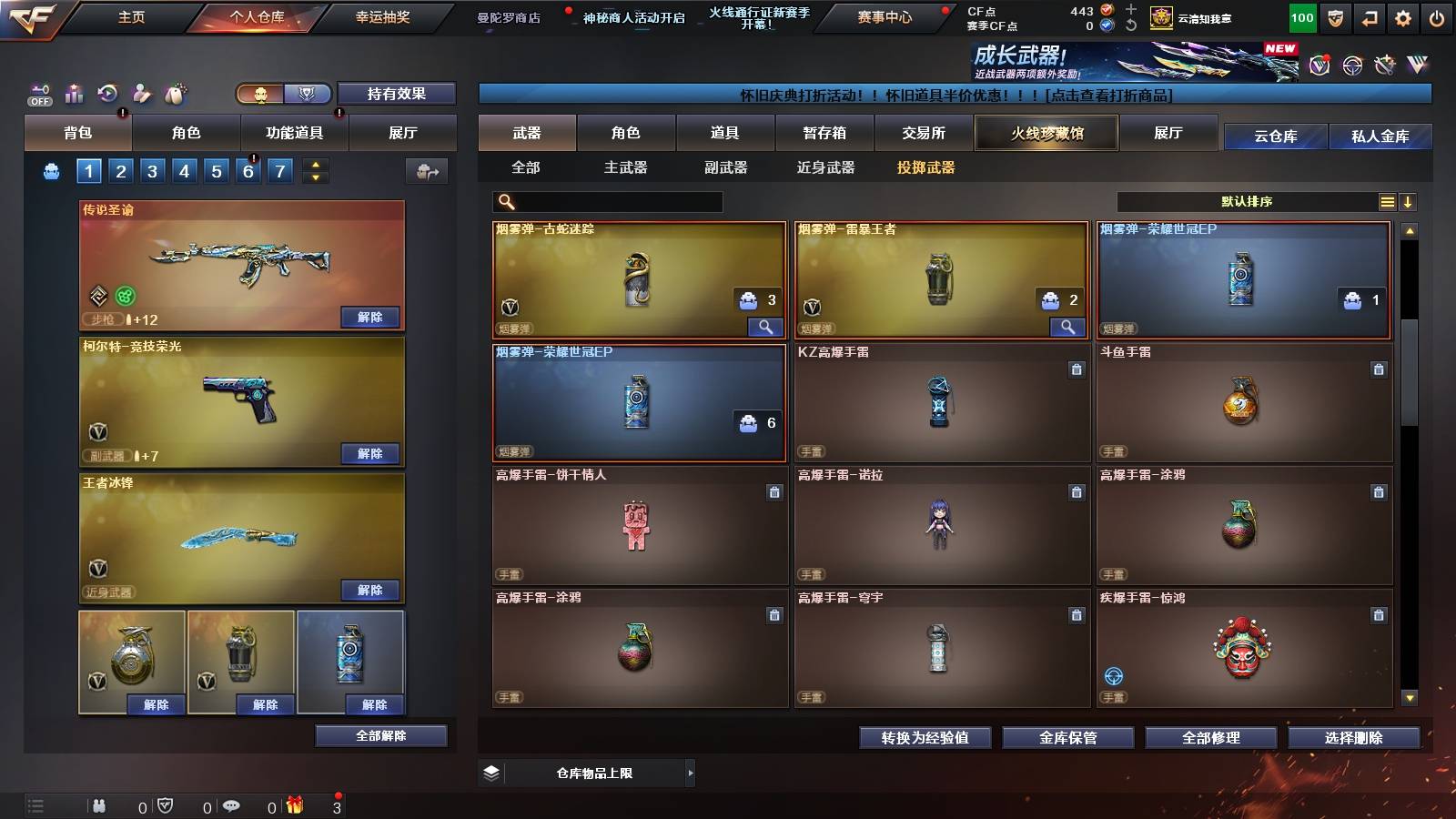Click the power/exit icon at top right
The image size is (1456, 819).
click(1436, 15)
